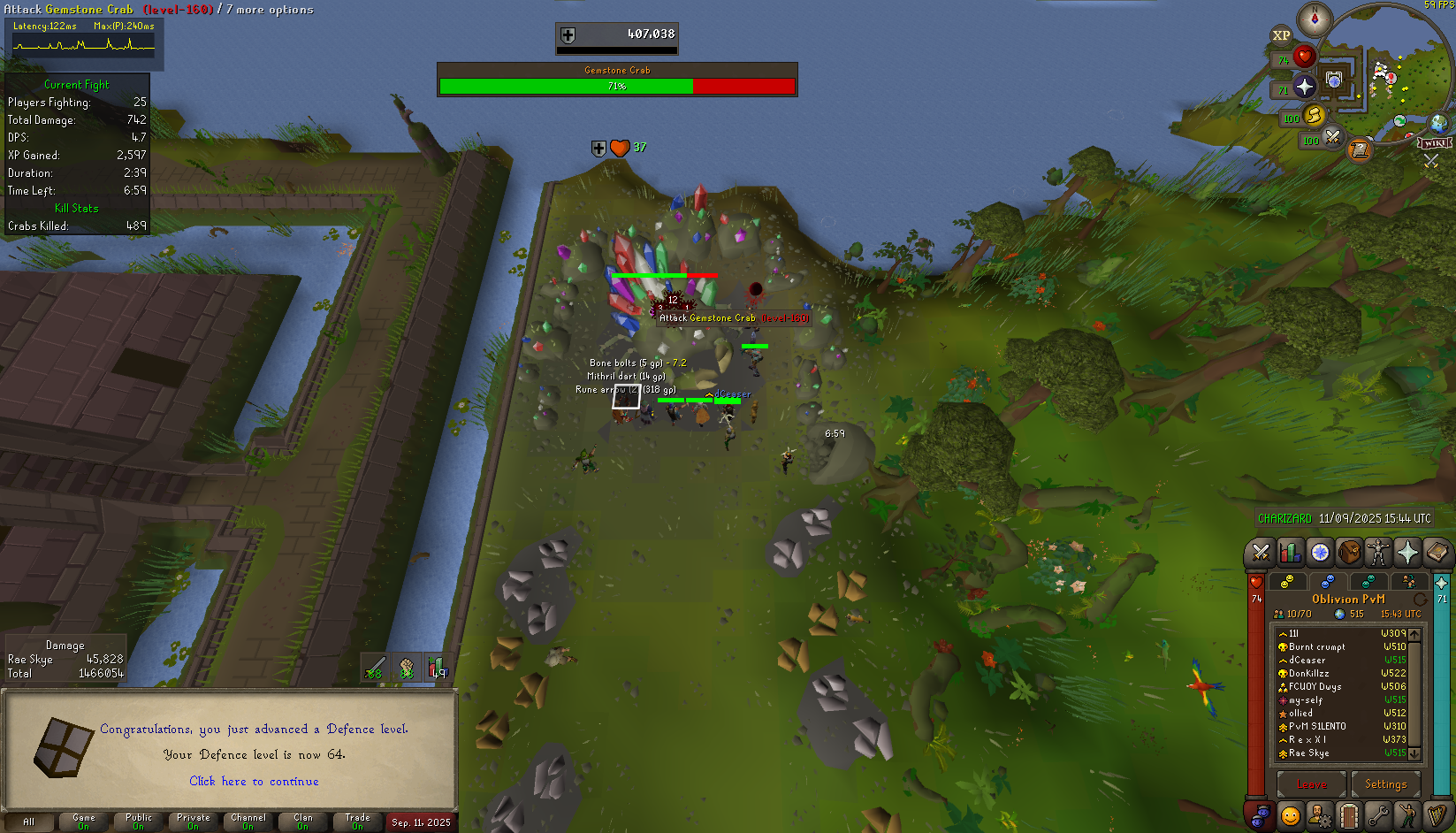Toggle run with the energy orb

(x=1314, y=115)
